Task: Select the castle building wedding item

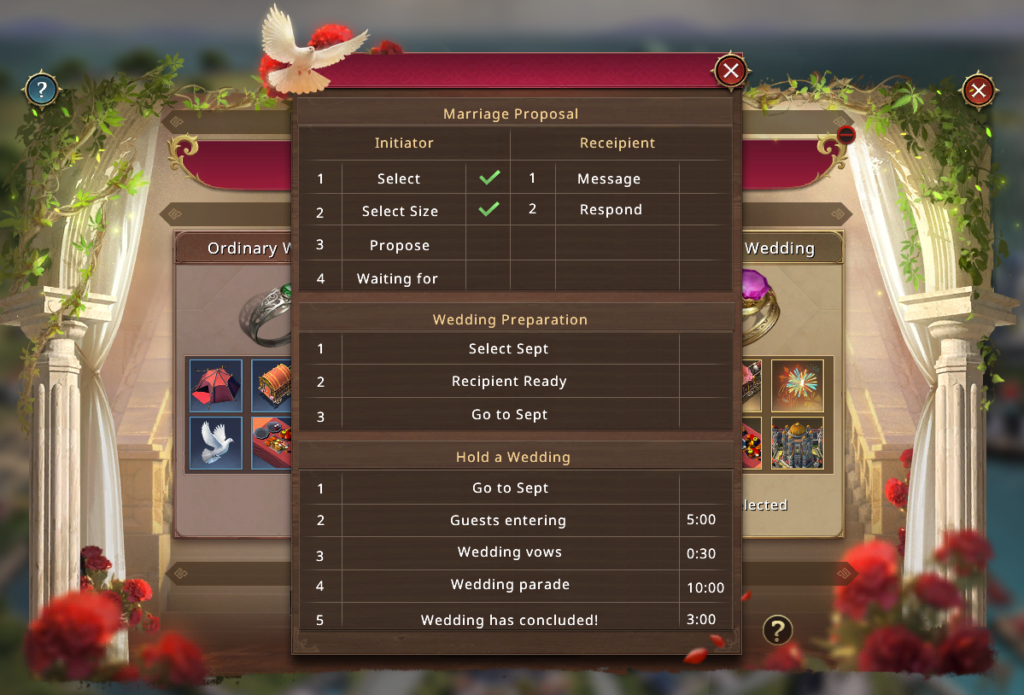Action: coord(797,442)
